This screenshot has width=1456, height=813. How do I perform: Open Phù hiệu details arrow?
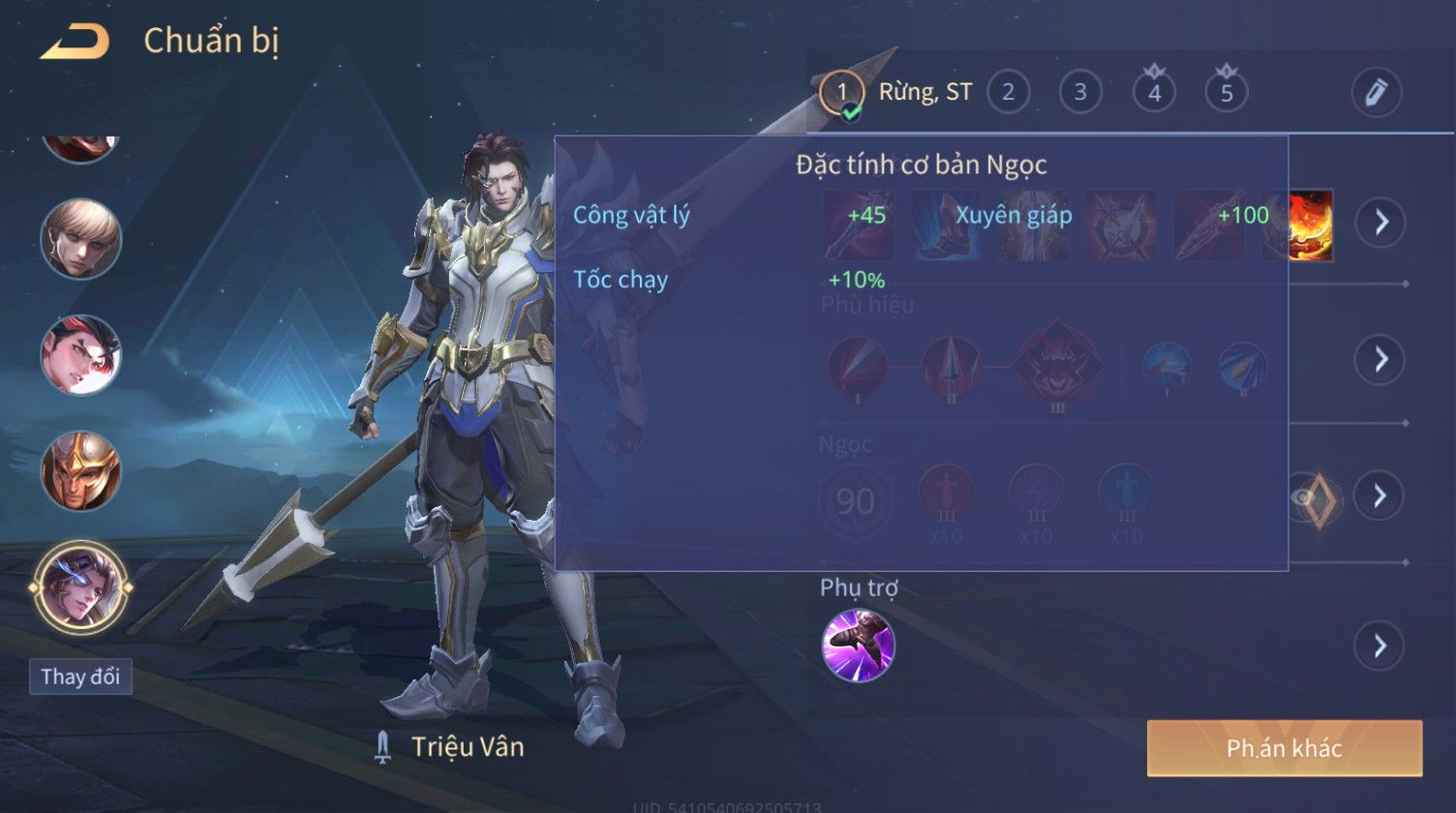point(1380,360)
